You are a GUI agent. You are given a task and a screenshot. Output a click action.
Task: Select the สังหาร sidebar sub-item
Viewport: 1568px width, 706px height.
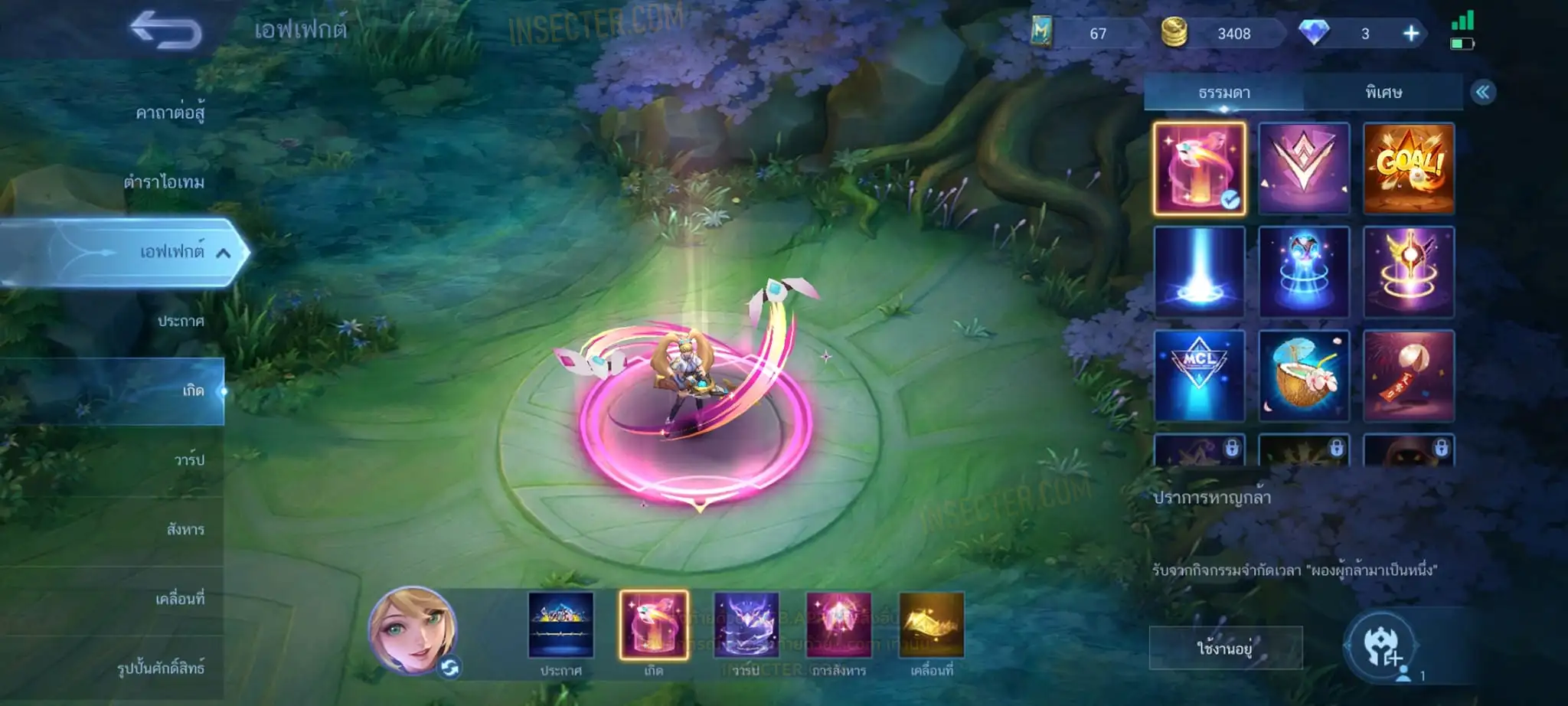[185, 529]
